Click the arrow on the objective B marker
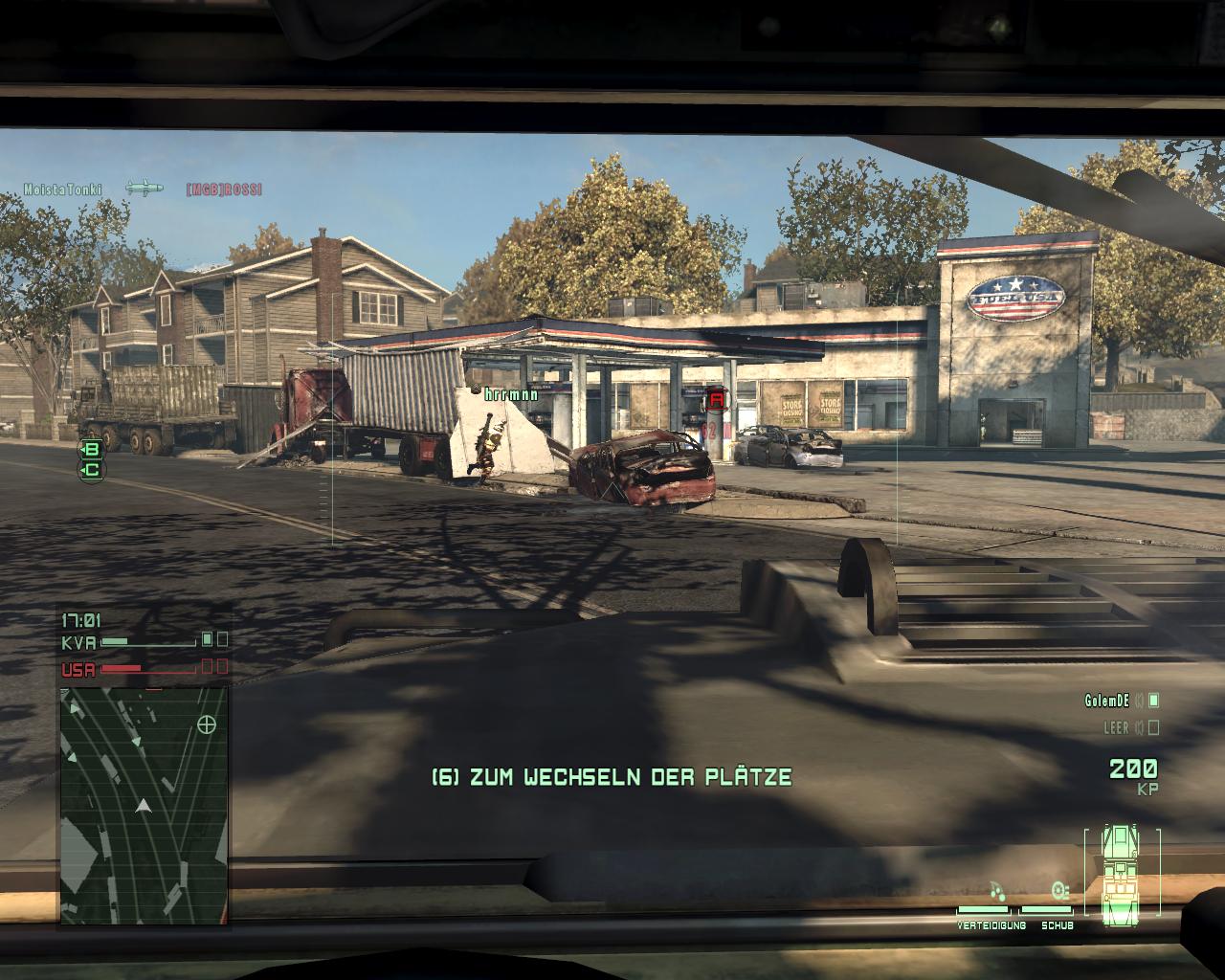Viewport: 1225px width, 980px height. (83, 449)
